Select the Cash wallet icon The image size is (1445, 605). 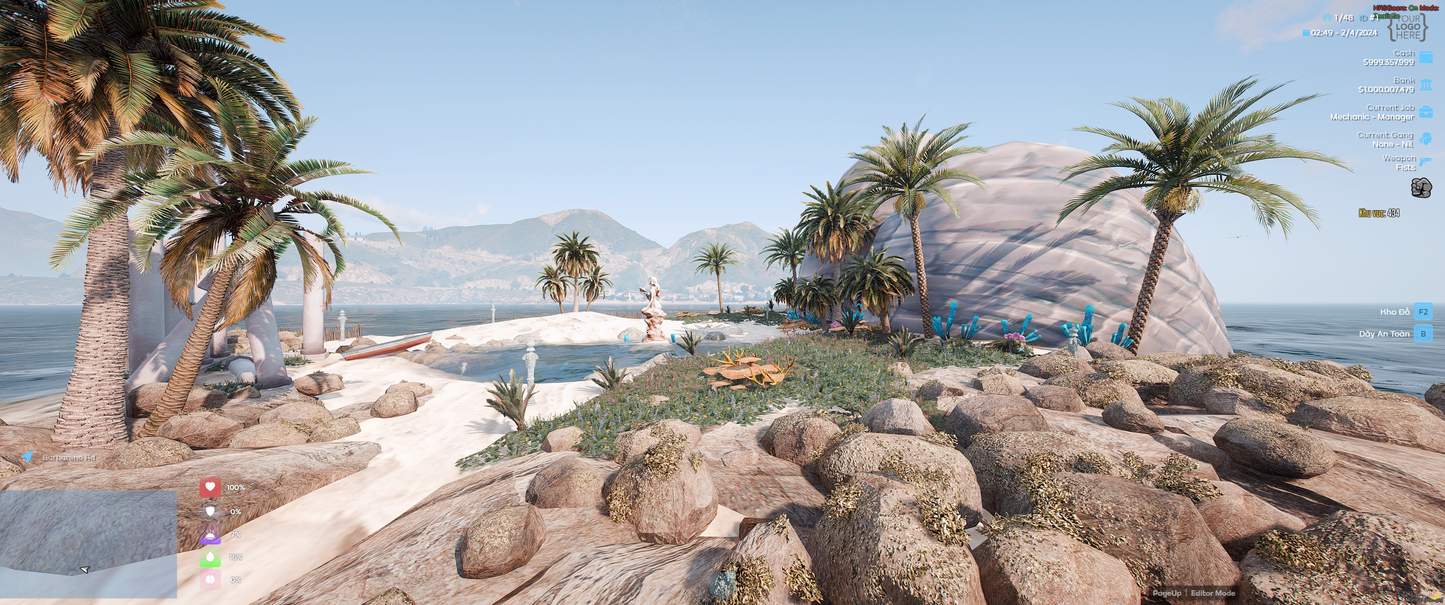click(x=1426, y=58)
